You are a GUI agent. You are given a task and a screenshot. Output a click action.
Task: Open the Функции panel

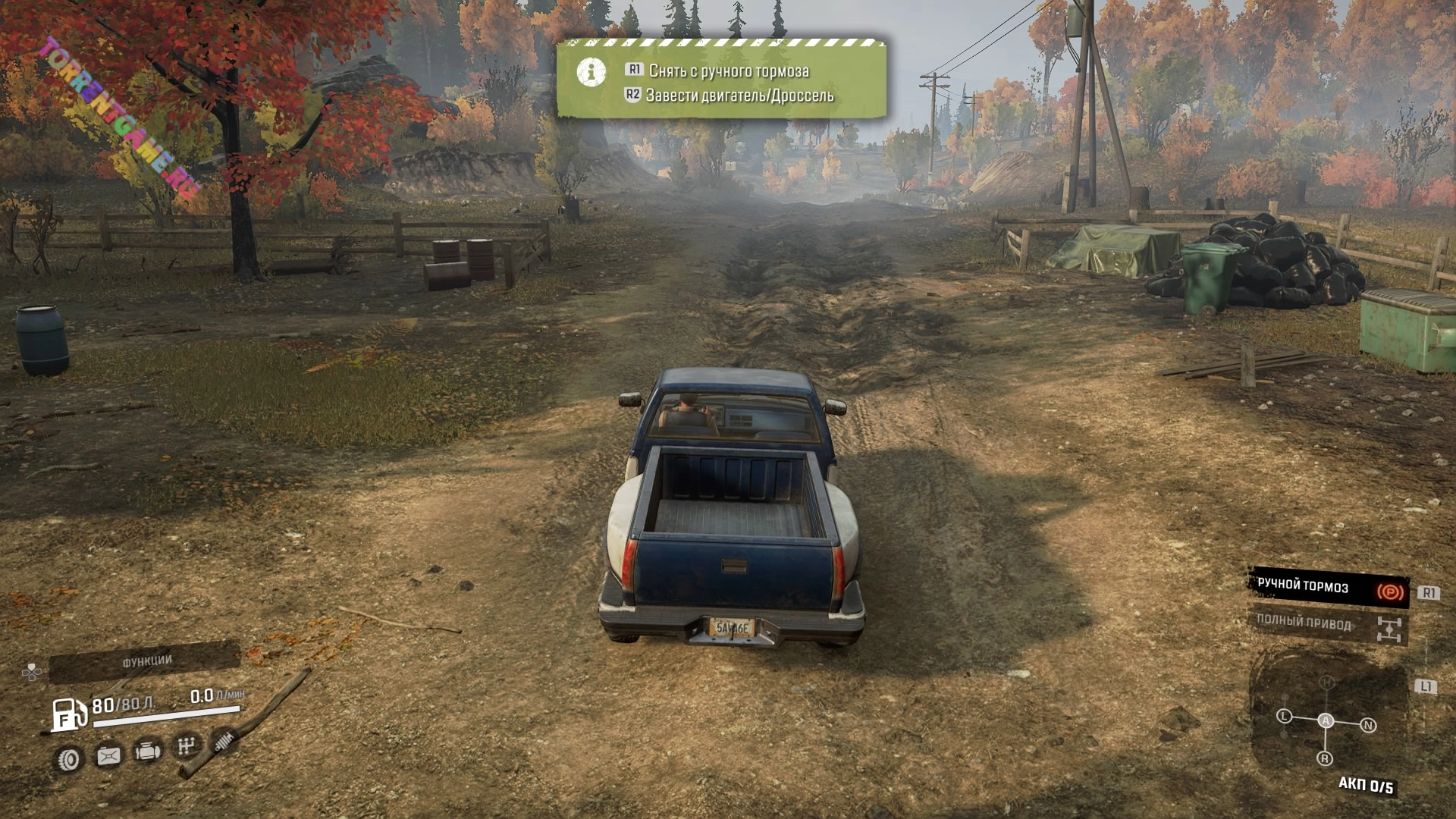[x=146, y=662]
